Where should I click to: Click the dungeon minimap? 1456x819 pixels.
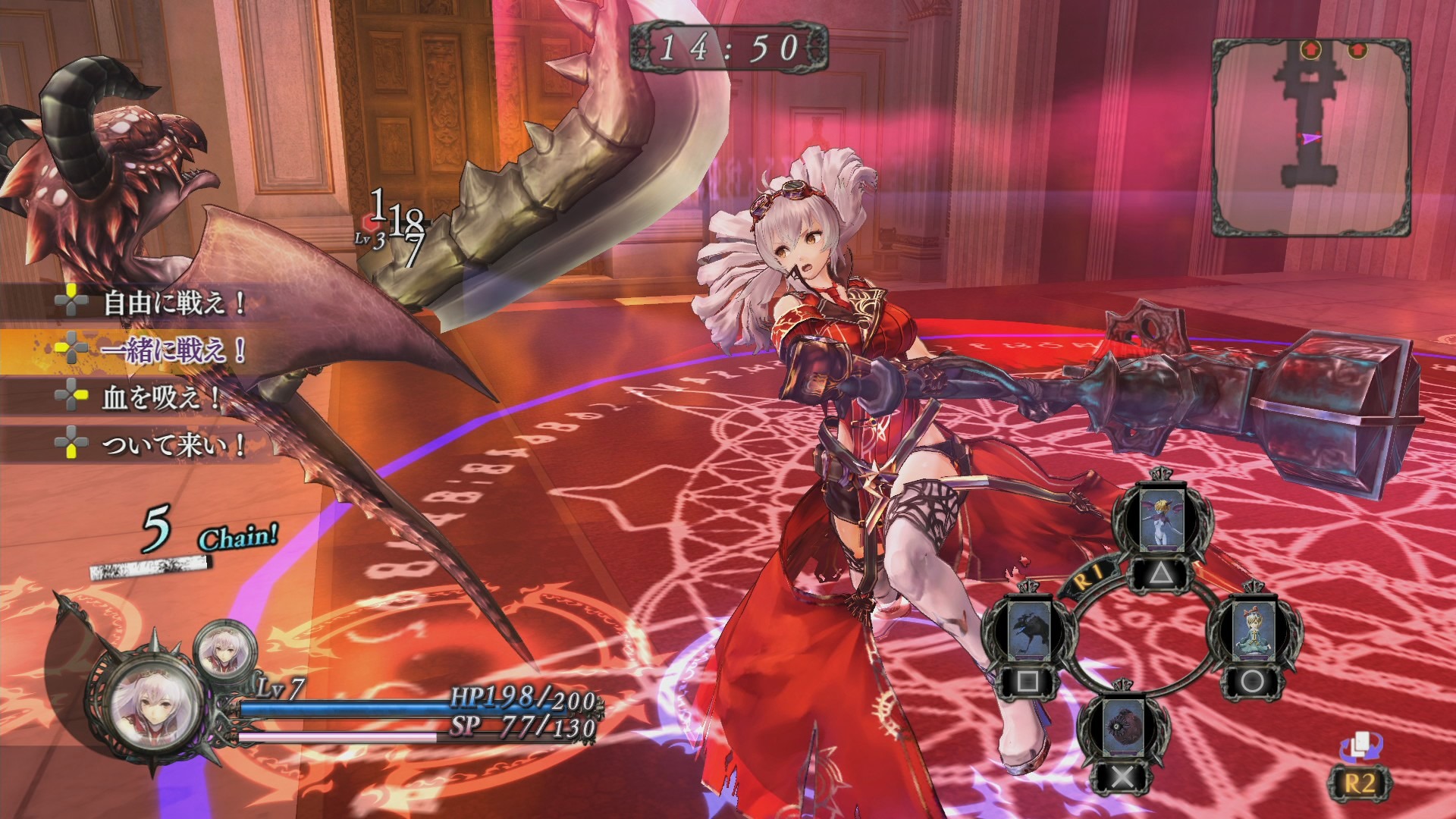[x=1310, y=138]
